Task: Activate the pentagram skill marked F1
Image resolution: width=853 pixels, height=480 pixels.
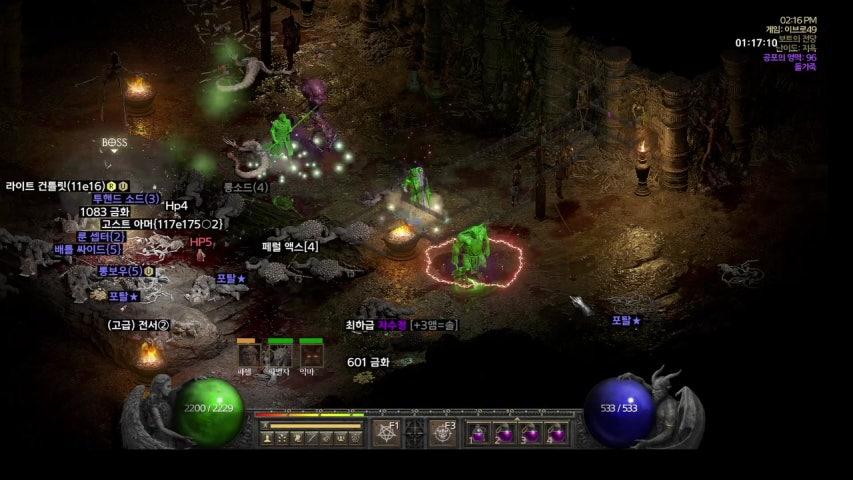Action: click(386, 433)
